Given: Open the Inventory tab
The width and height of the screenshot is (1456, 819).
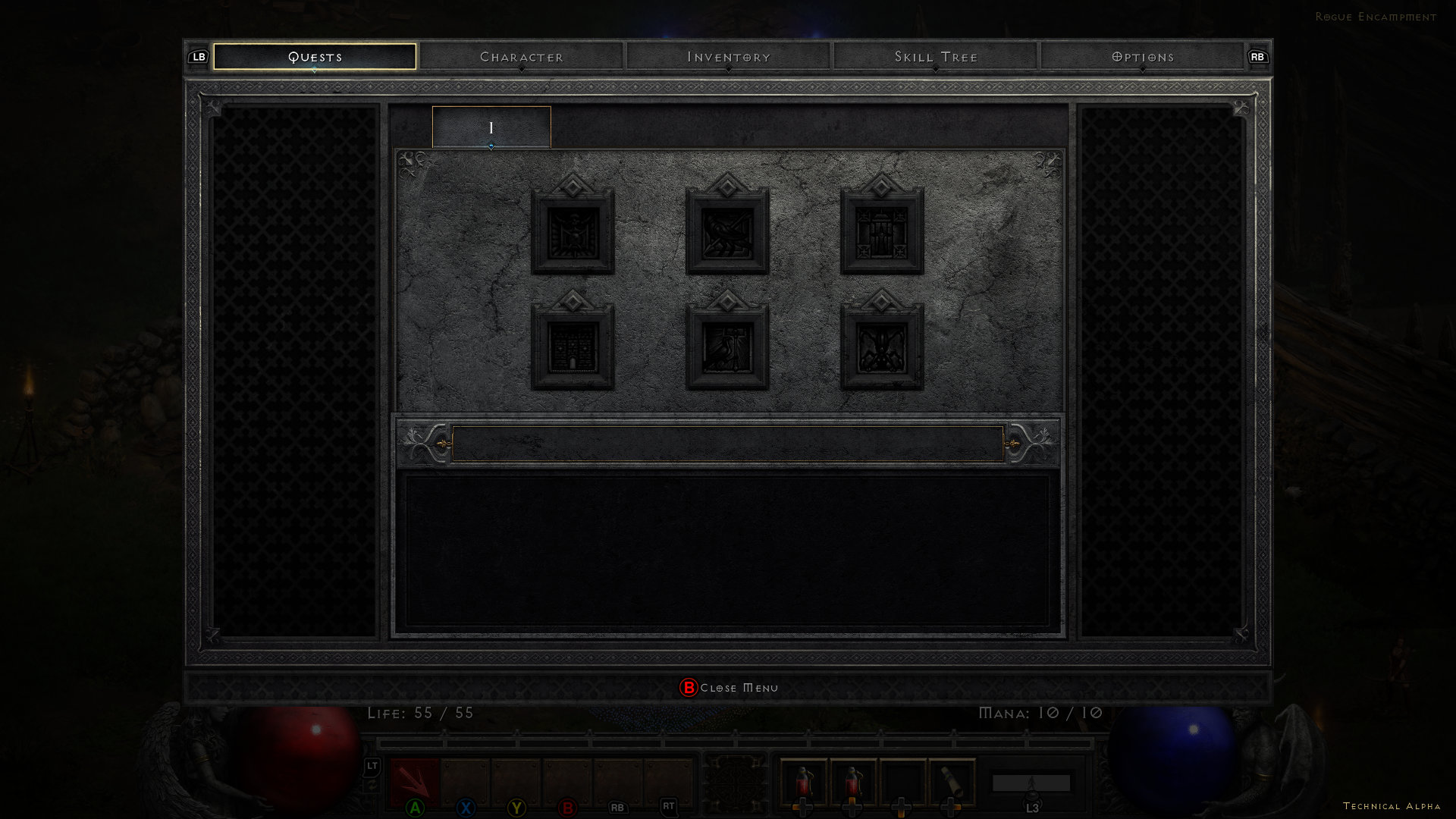Looking at the screenshot, I should pos(729,57).
